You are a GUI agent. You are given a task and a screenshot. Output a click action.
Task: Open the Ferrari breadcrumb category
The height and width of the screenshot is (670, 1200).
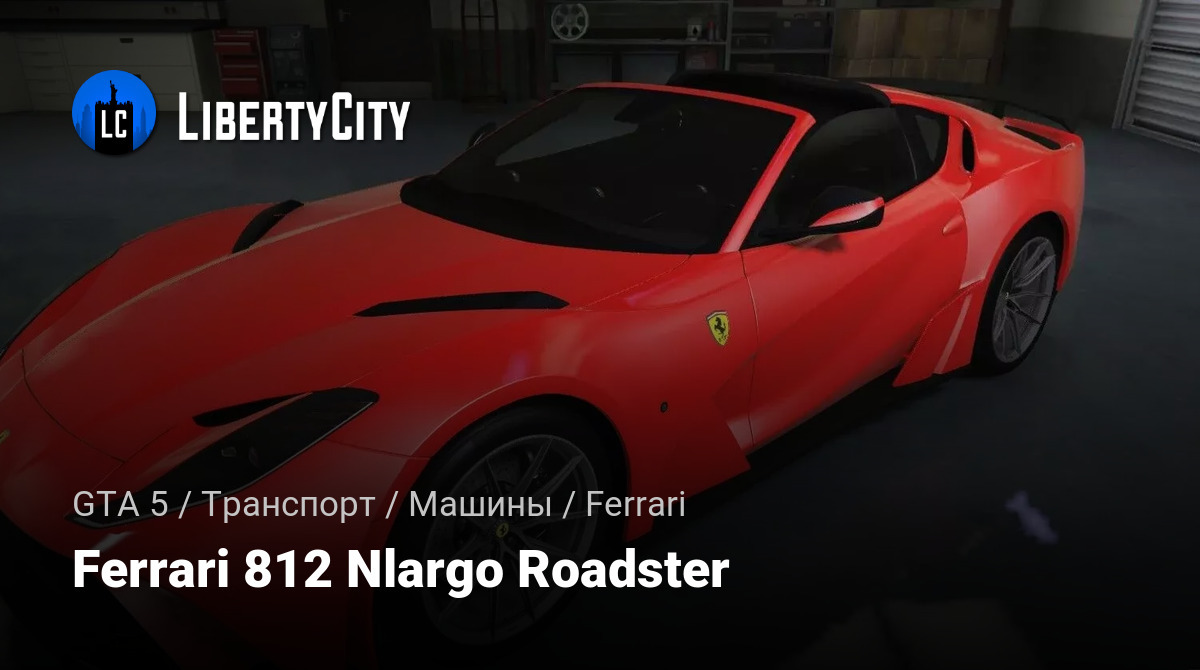coord(635,505)
